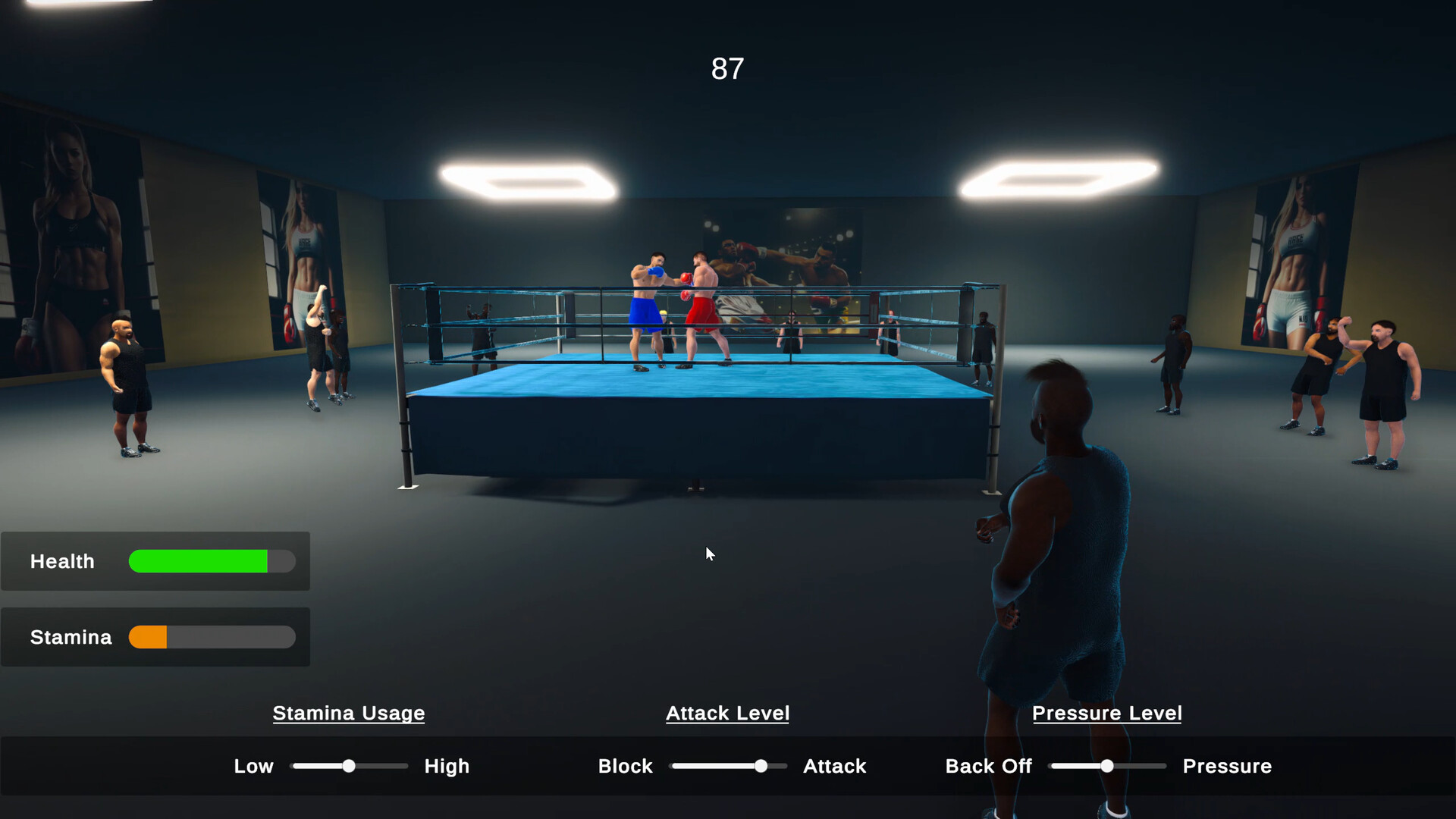Click the Attack Level slider knob
1456x819 pixels.
tap(761, 766)
